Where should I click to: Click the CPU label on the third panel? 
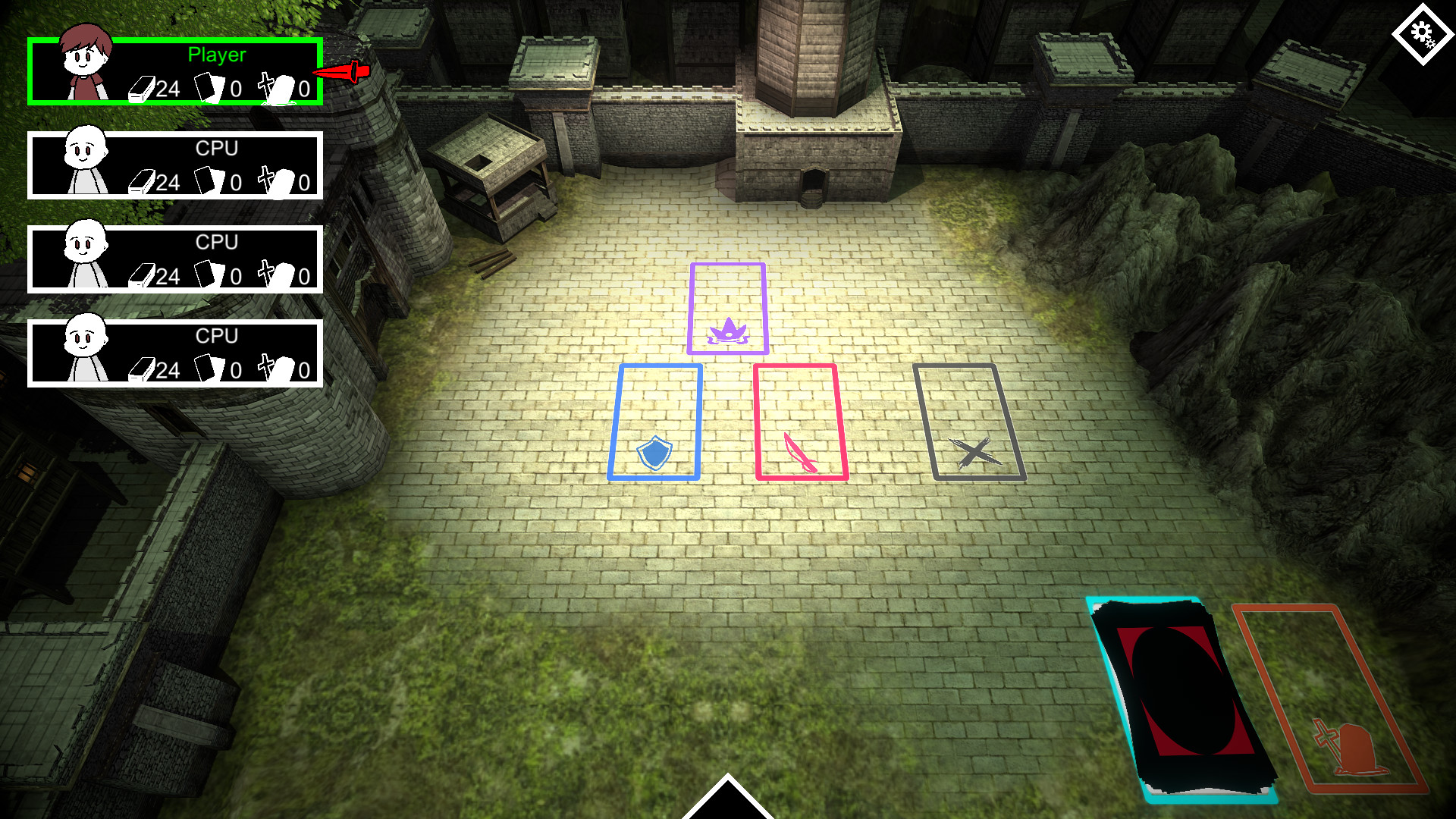tap(218, 335)
